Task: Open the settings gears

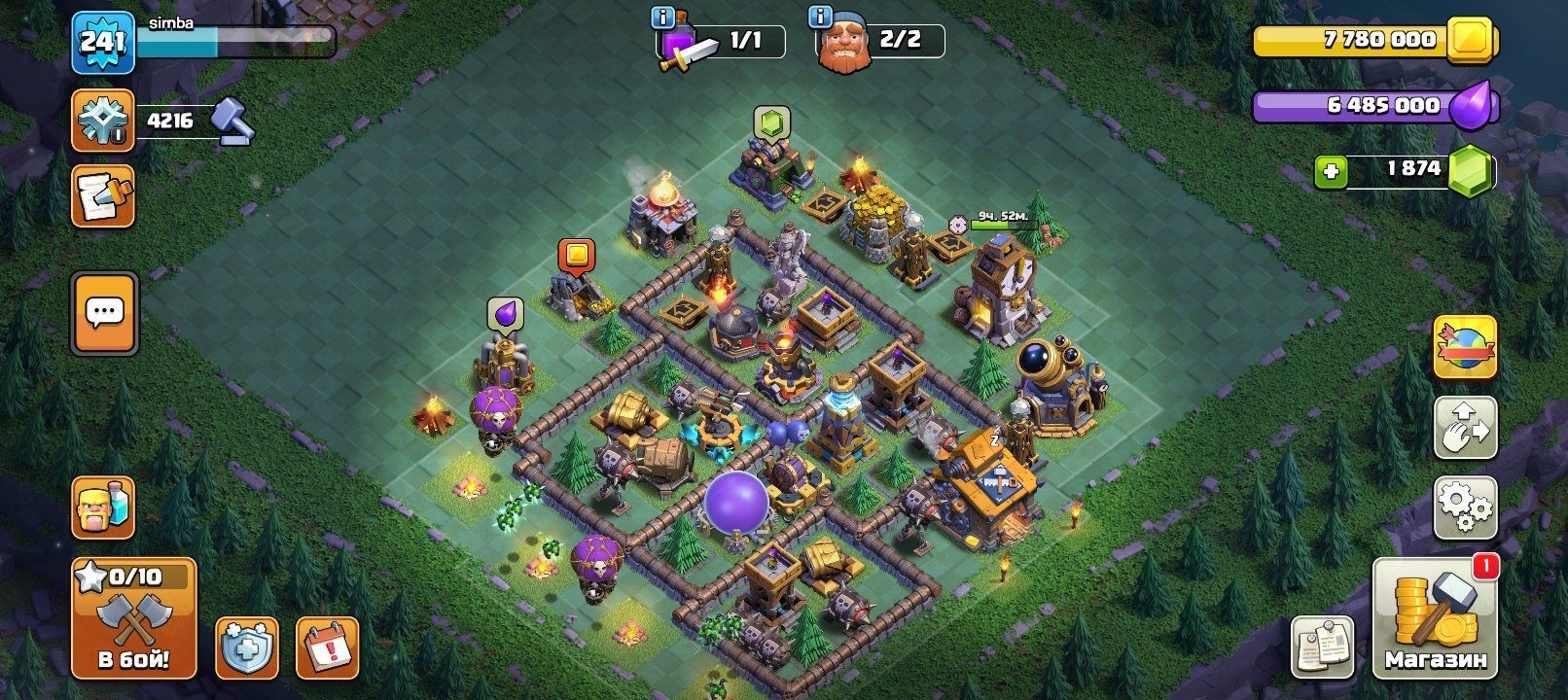Action: pyautogui.click(x=1465, y=507)
